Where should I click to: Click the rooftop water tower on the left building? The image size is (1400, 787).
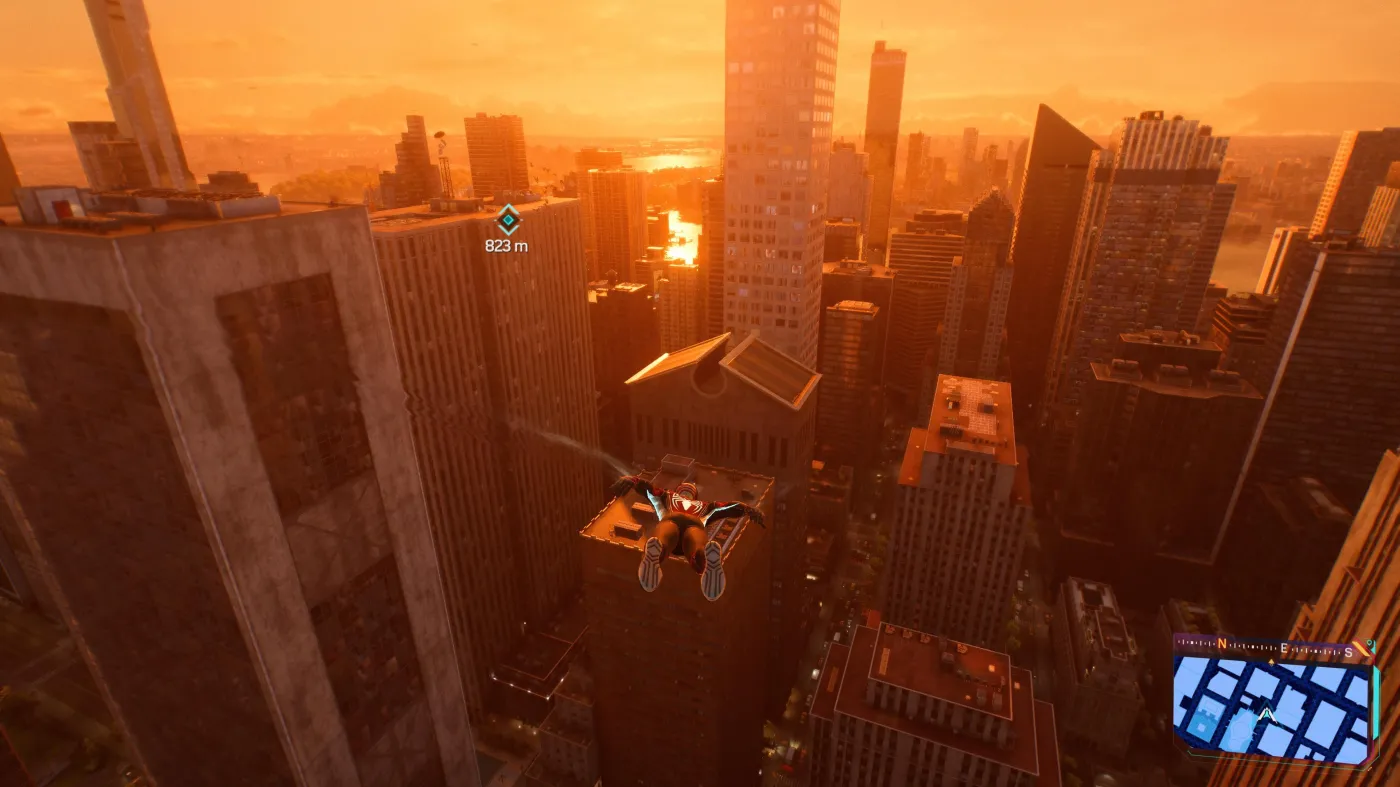tap(440, 138)
